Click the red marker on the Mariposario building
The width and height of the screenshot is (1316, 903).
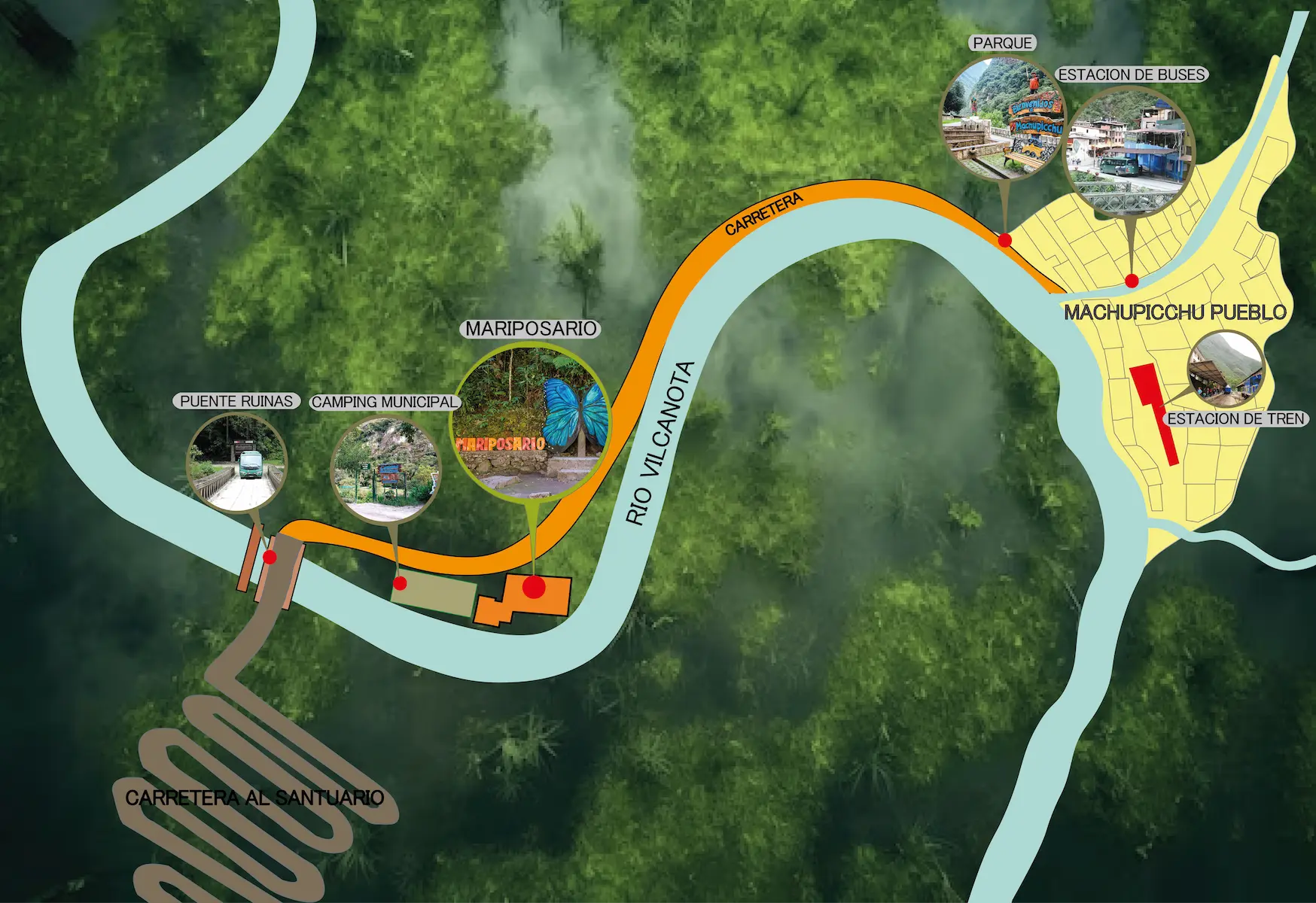tap(534, 587)
